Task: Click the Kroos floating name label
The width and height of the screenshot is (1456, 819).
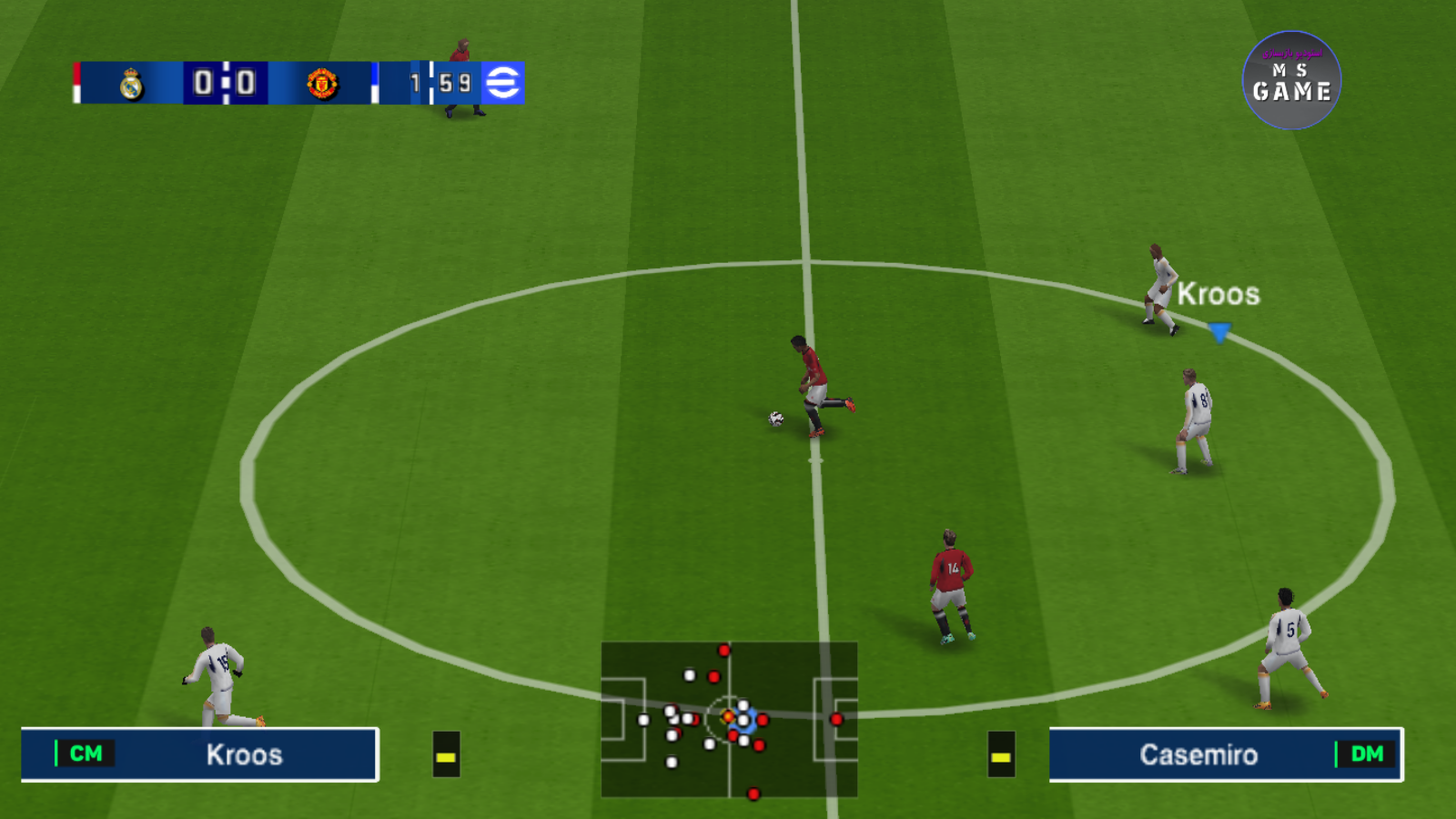Action: pyautogui.click(x=1220, y=293)
